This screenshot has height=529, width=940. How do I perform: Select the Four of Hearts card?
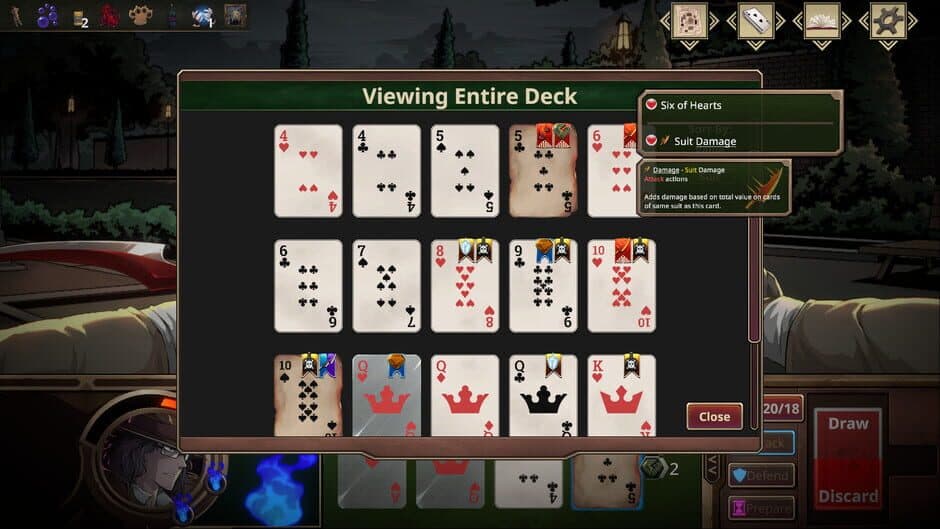308,170
